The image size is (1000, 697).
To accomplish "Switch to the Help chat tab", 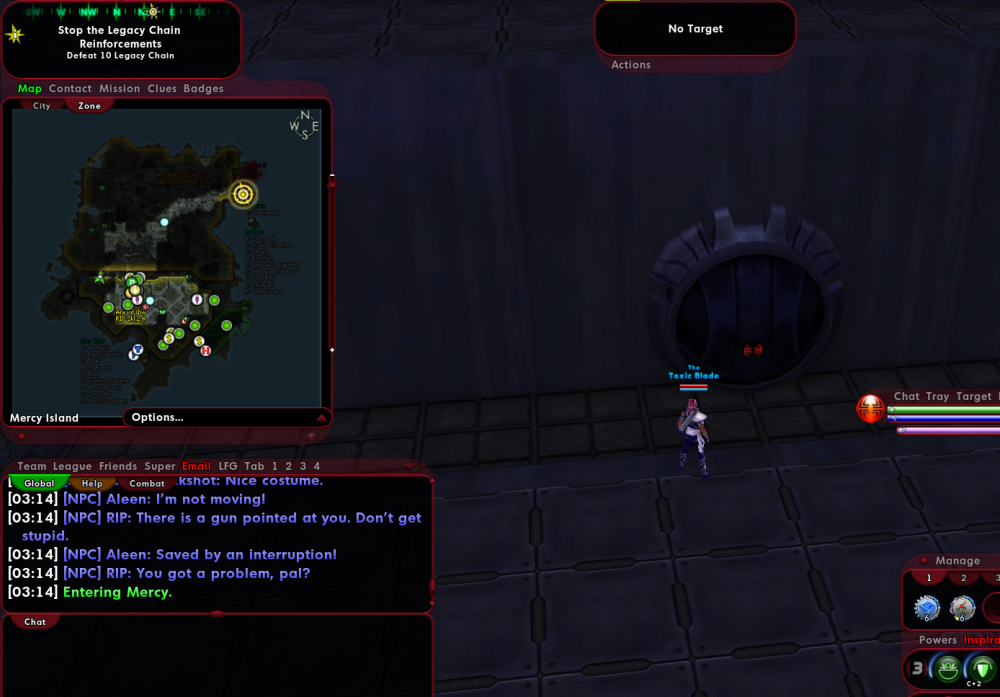I will pyautogui.click(x=92, y=484).
